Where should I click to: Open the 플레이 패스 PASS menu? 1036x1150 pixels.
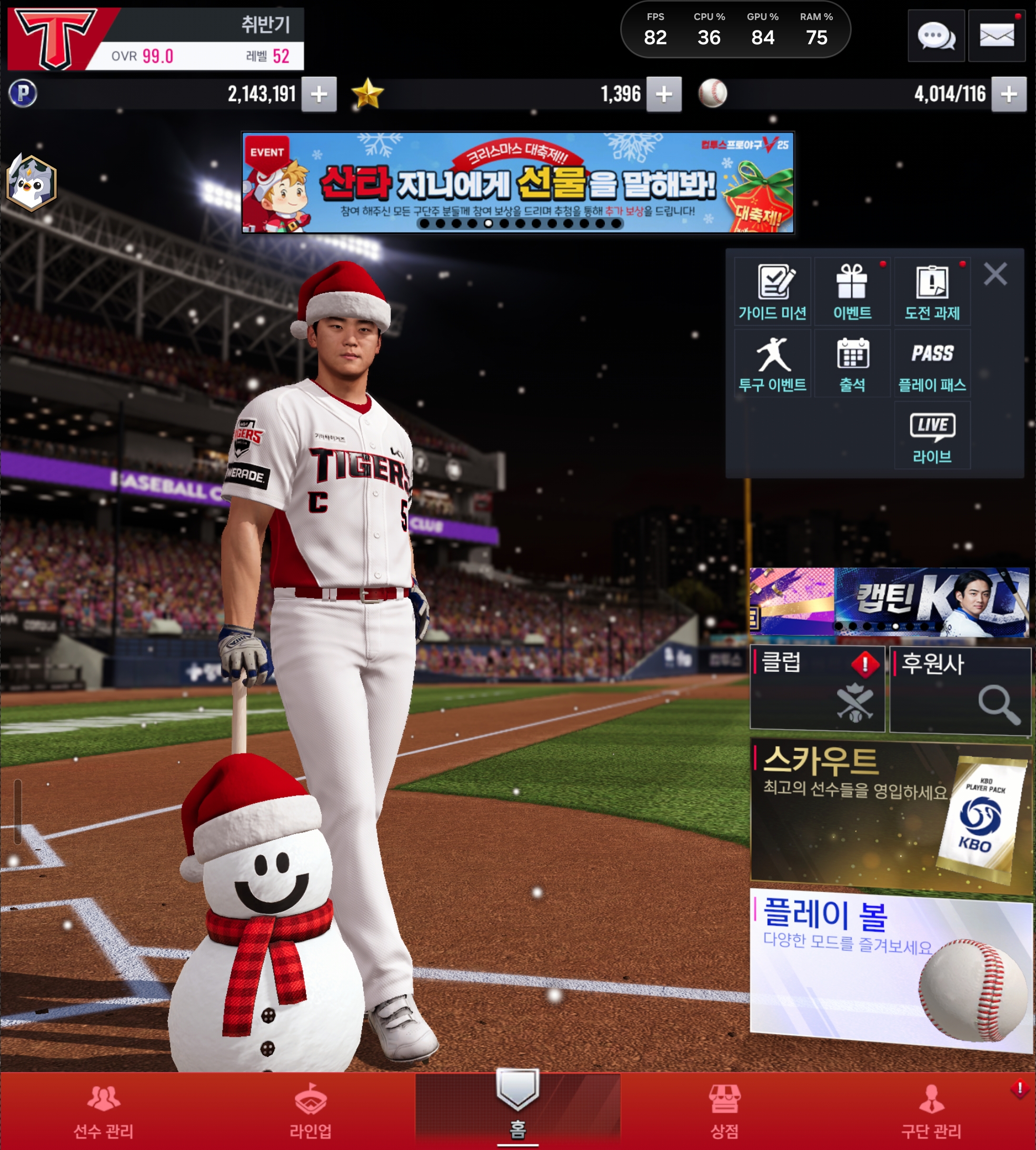click(932, 364)
